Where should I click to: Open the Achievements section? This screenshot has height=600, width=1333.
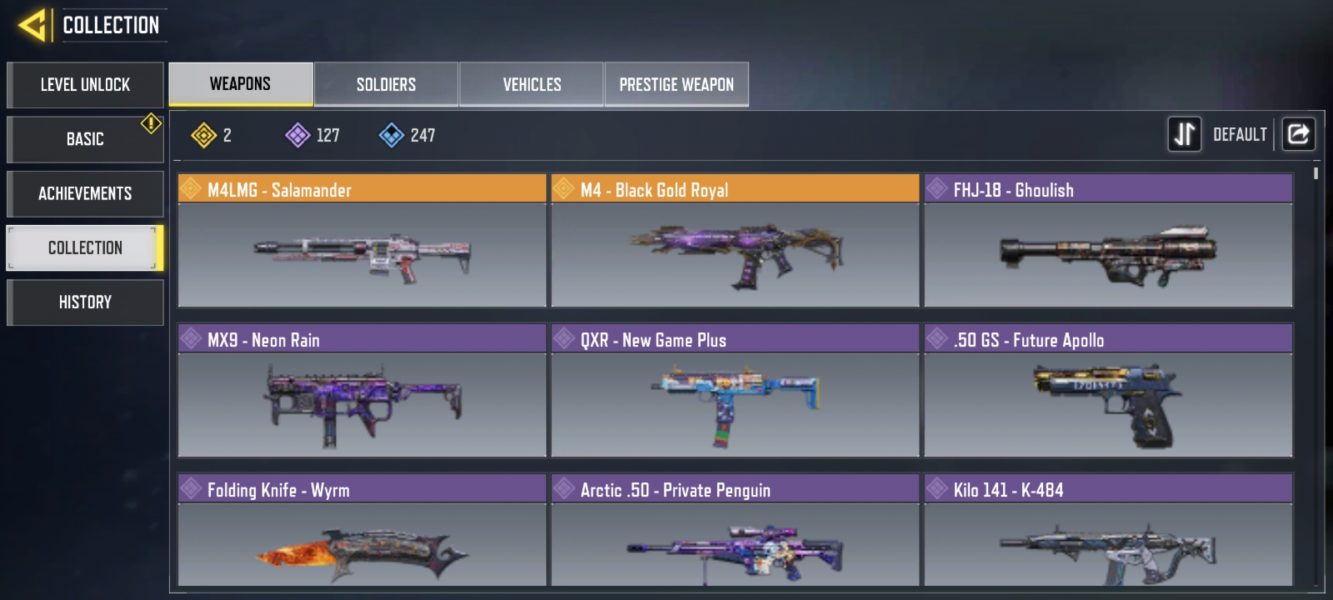point(85,193)
